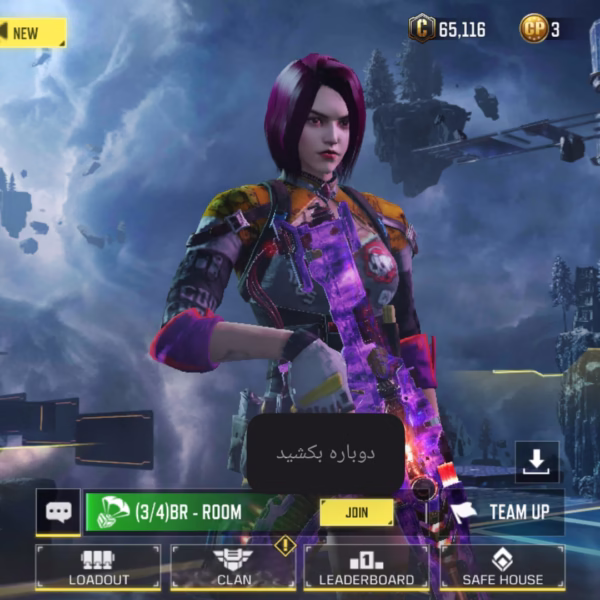Join the BR room invitation

tap(356, 512)
